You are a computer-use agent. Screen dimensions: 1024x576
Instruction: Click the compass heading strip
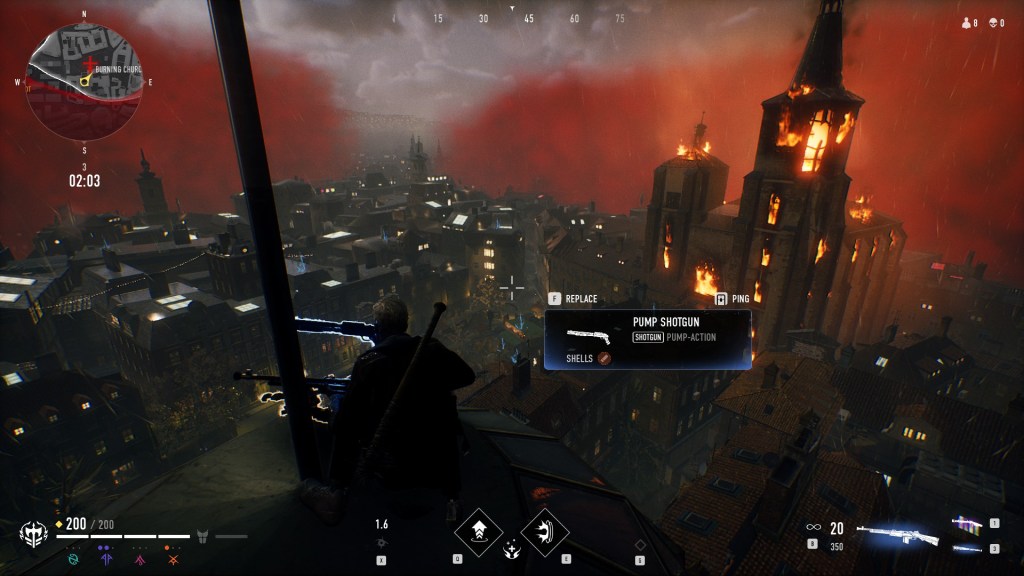coord(512,18)
